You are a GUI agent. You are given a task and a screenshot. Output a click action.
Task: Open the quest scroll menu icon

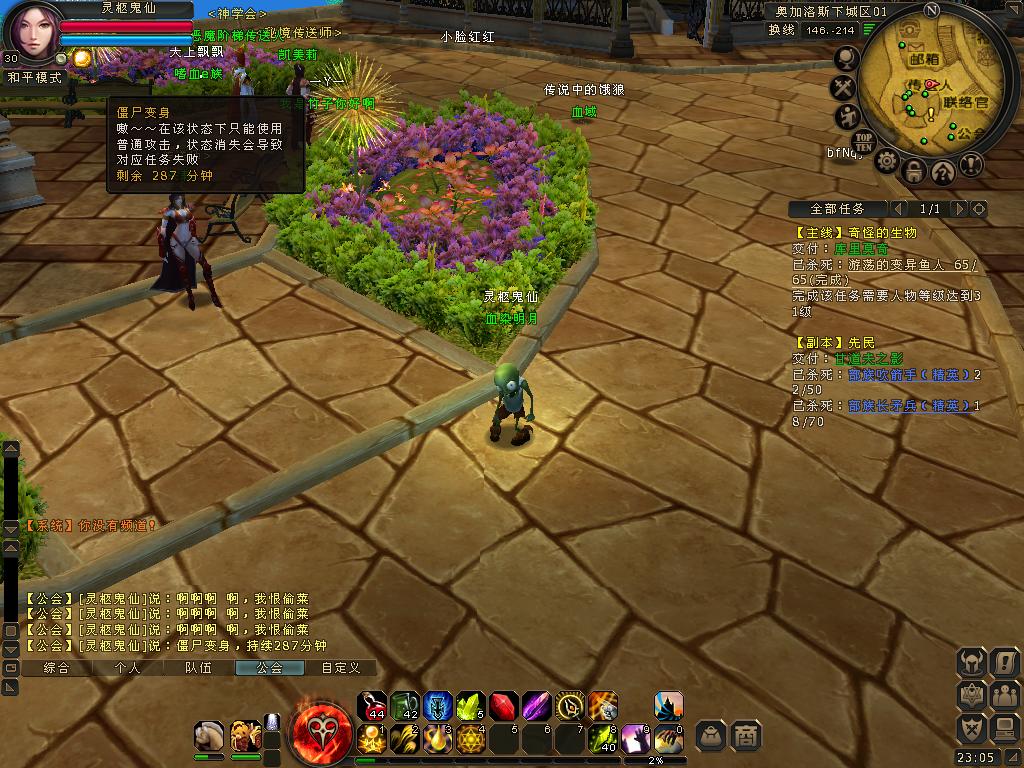click(1004, 662)
